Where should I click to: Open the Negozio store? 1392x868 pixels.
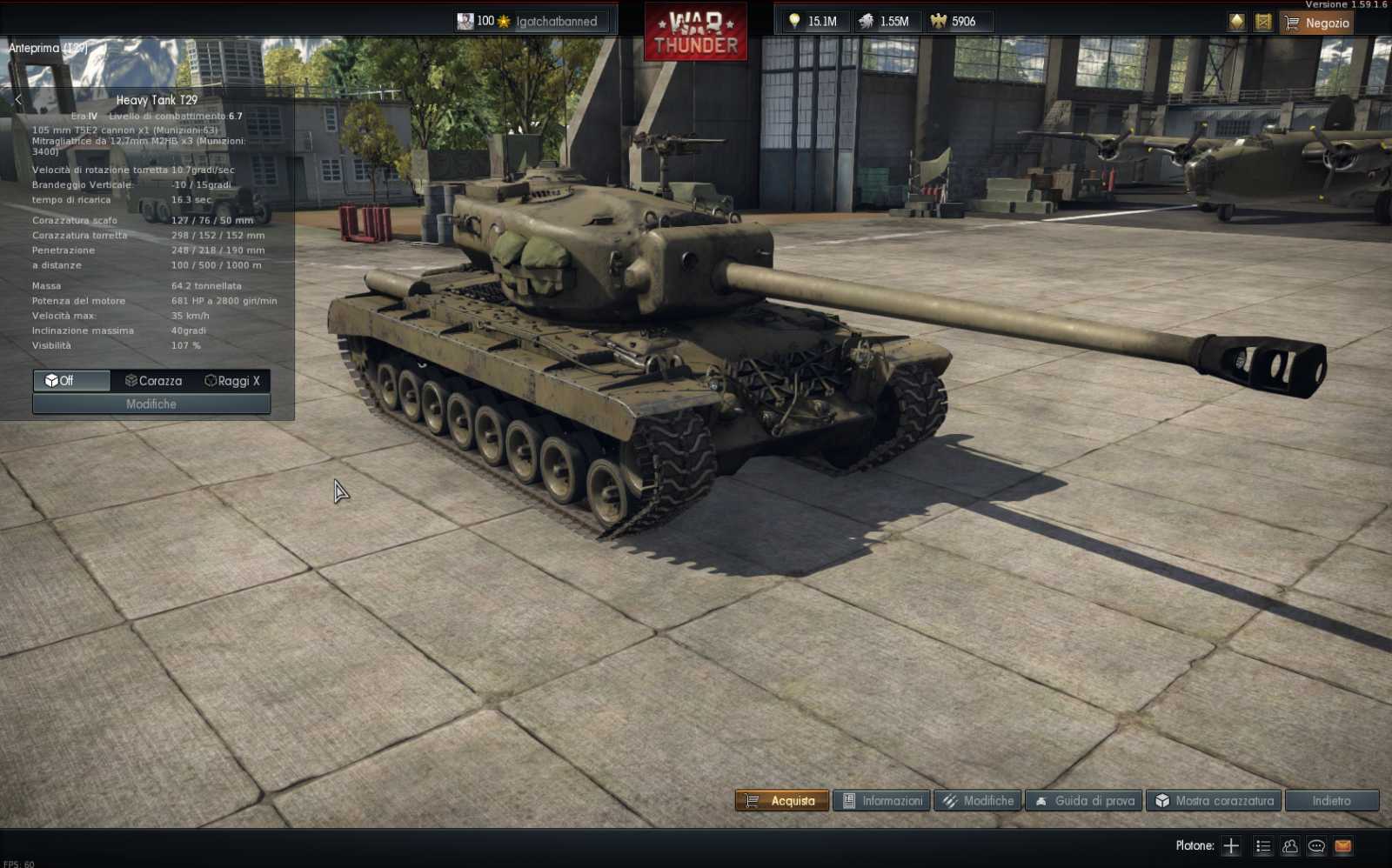coord(1315,23)
